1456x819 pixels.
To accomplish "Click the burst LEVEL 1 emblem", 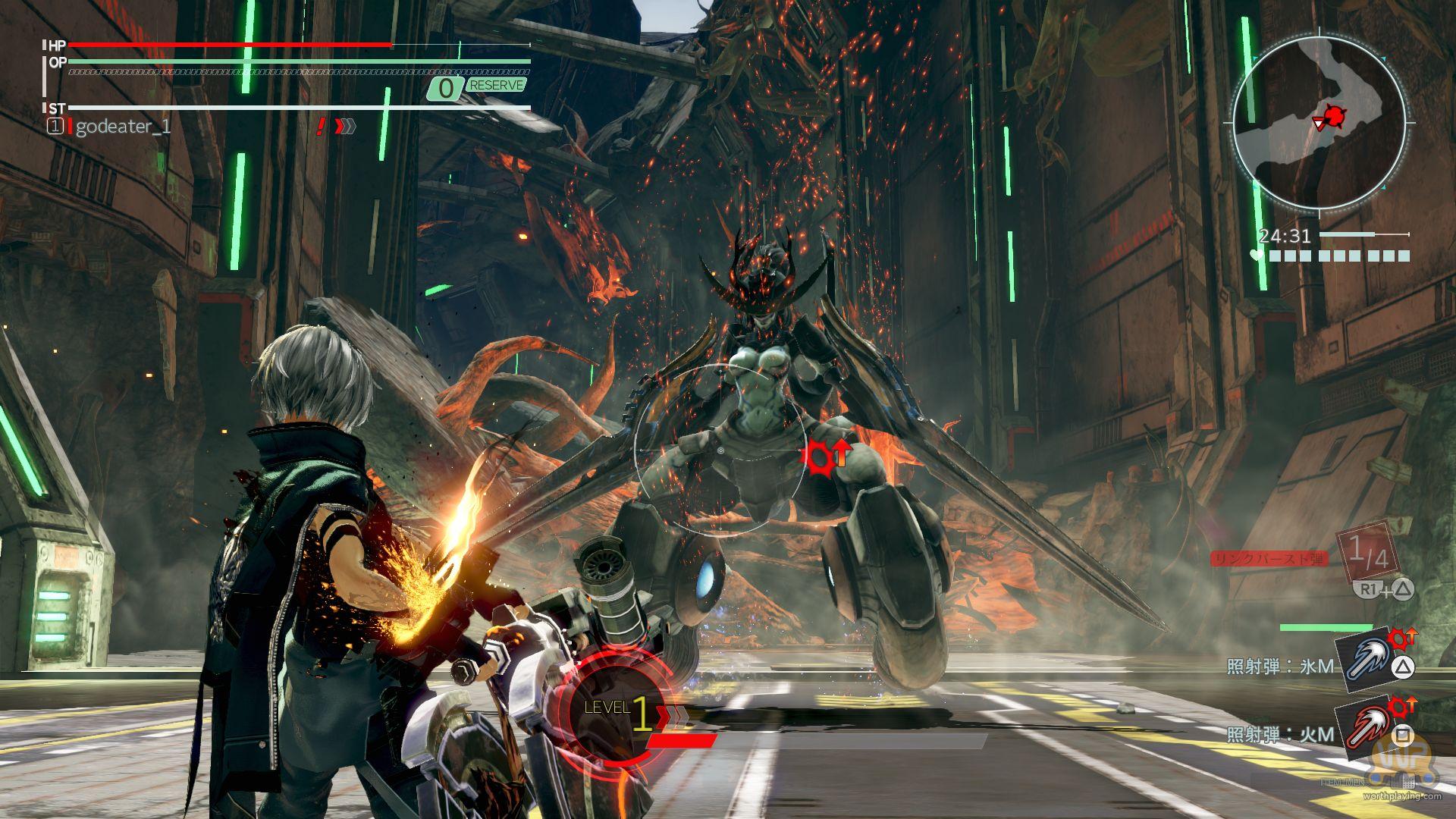I will (x=618, y=708).
